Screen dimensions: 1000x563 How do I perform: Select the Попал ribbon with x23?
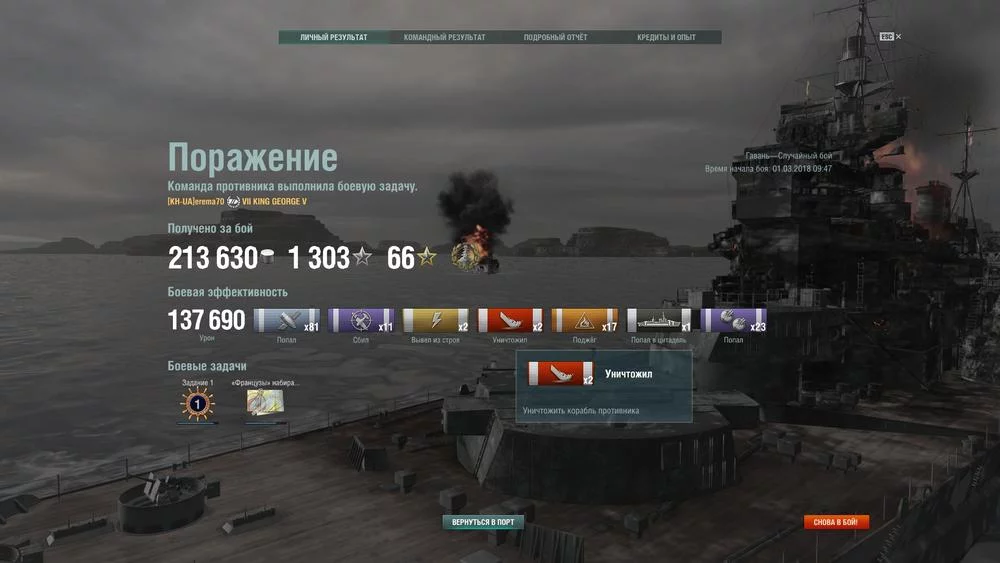(x=733, y=321)
